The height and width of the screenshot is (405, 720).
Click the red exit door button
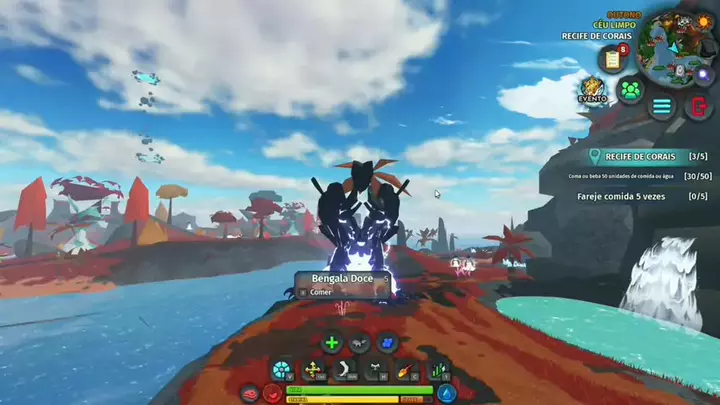[x=697, y=106]
